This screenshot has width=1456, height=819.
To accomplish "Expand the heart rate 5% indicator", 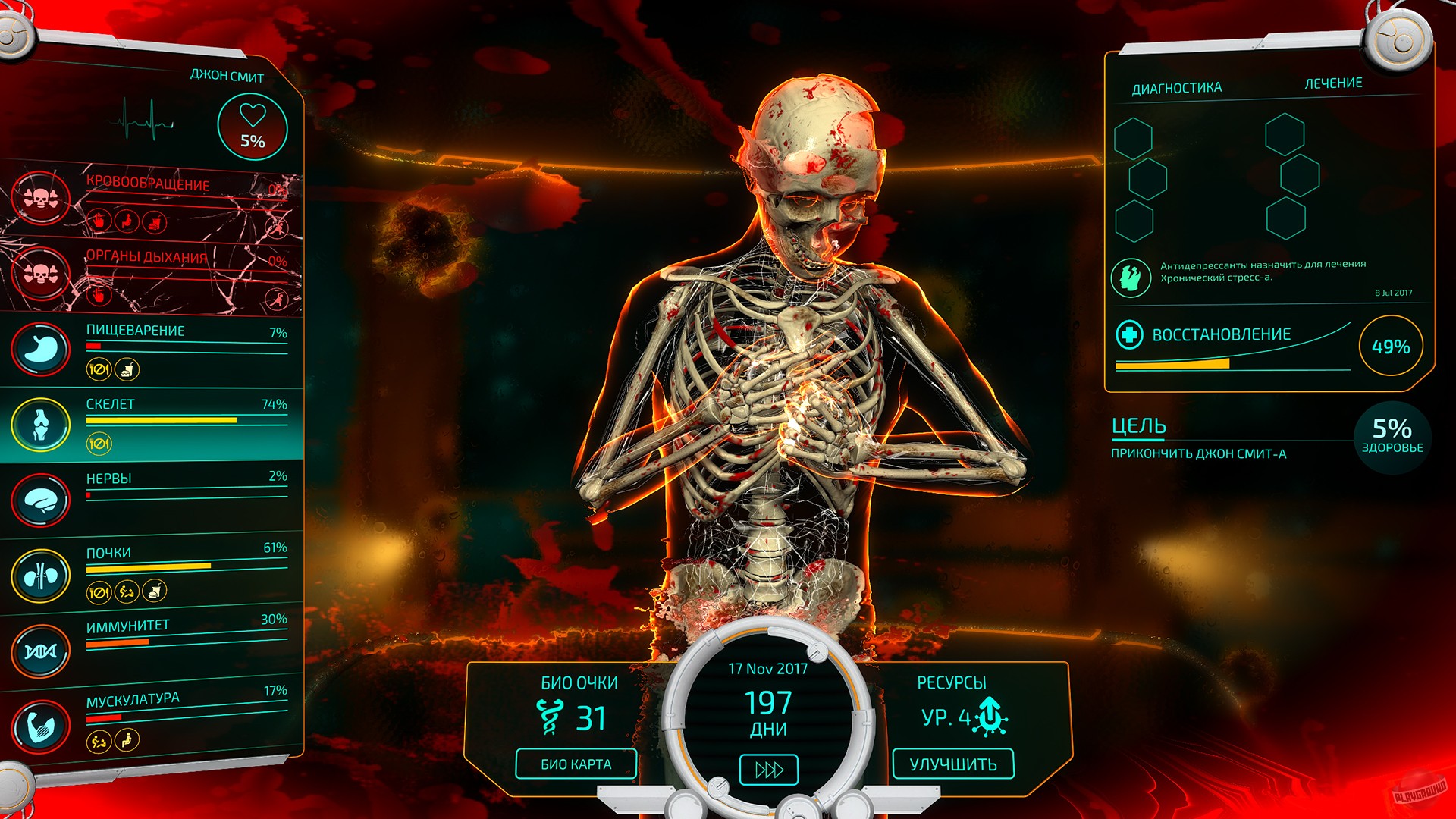I will coord(253,127).
